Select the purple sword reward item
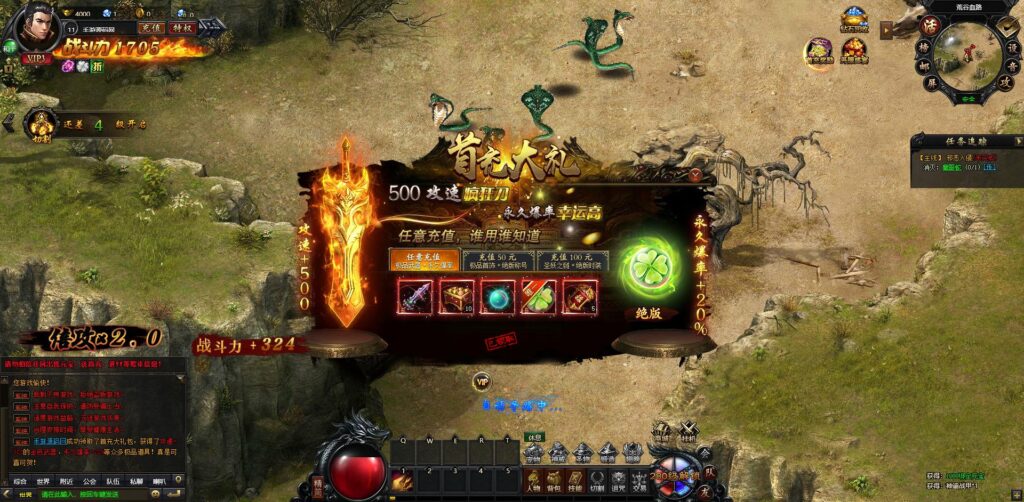Image resolution: width=1024 pixels, height=502 pixels. click(415, 296)
